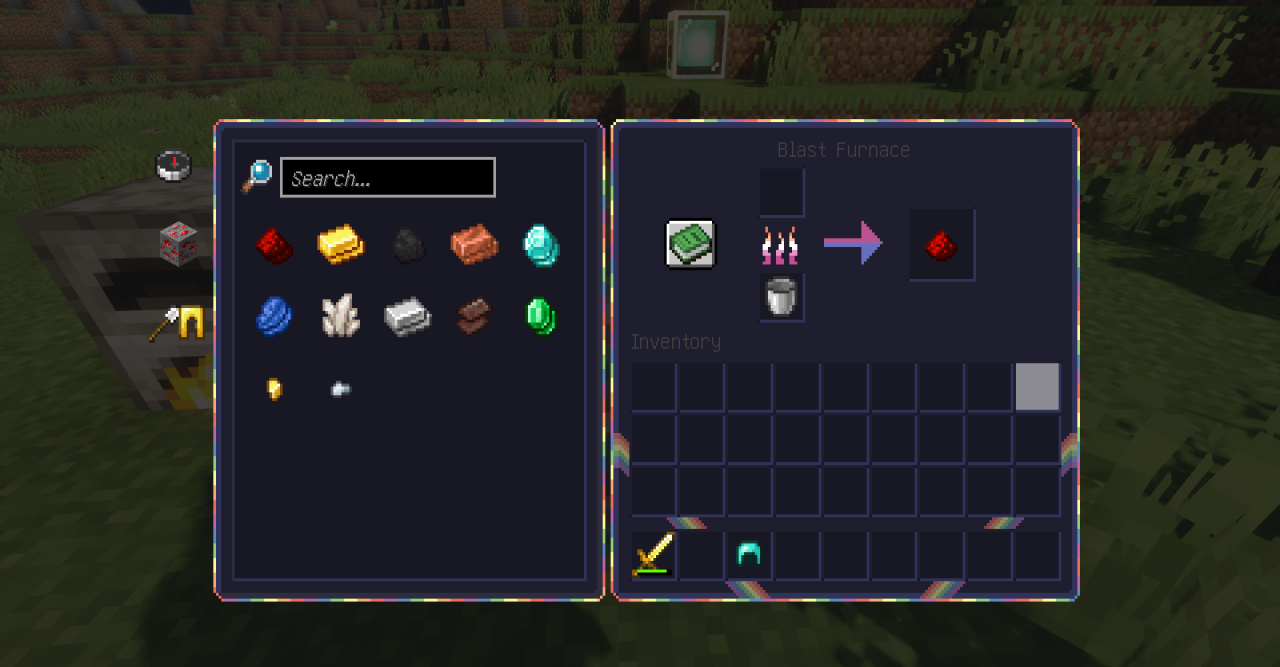Choose the gold ingot recipe
The image size is (1280, 667).
pyautogui.click(x=341, y=245)
